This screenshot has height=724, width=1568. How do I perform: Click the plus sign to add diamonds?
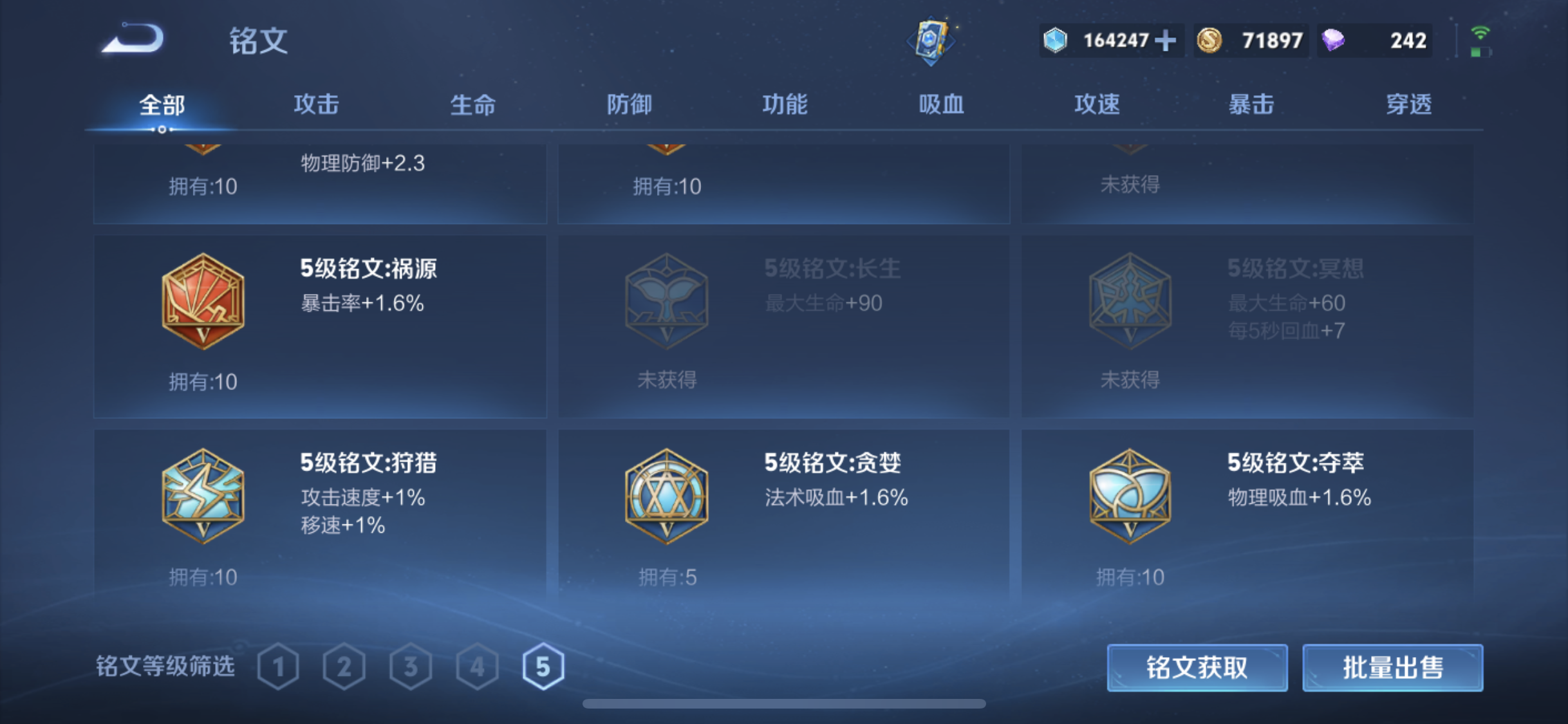click(1167, 40)
